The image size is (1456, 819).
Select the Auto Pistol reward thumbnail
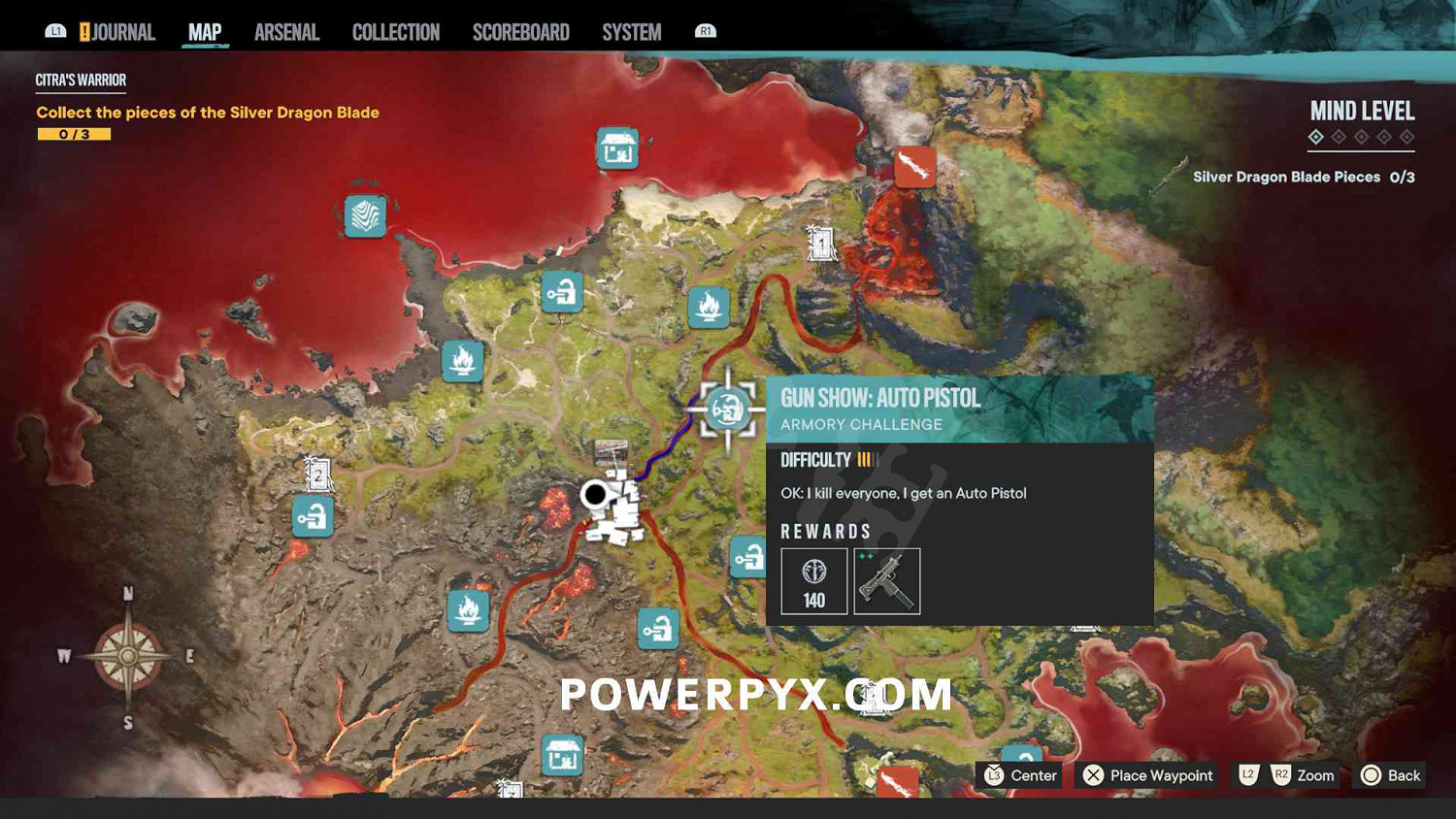886,580
